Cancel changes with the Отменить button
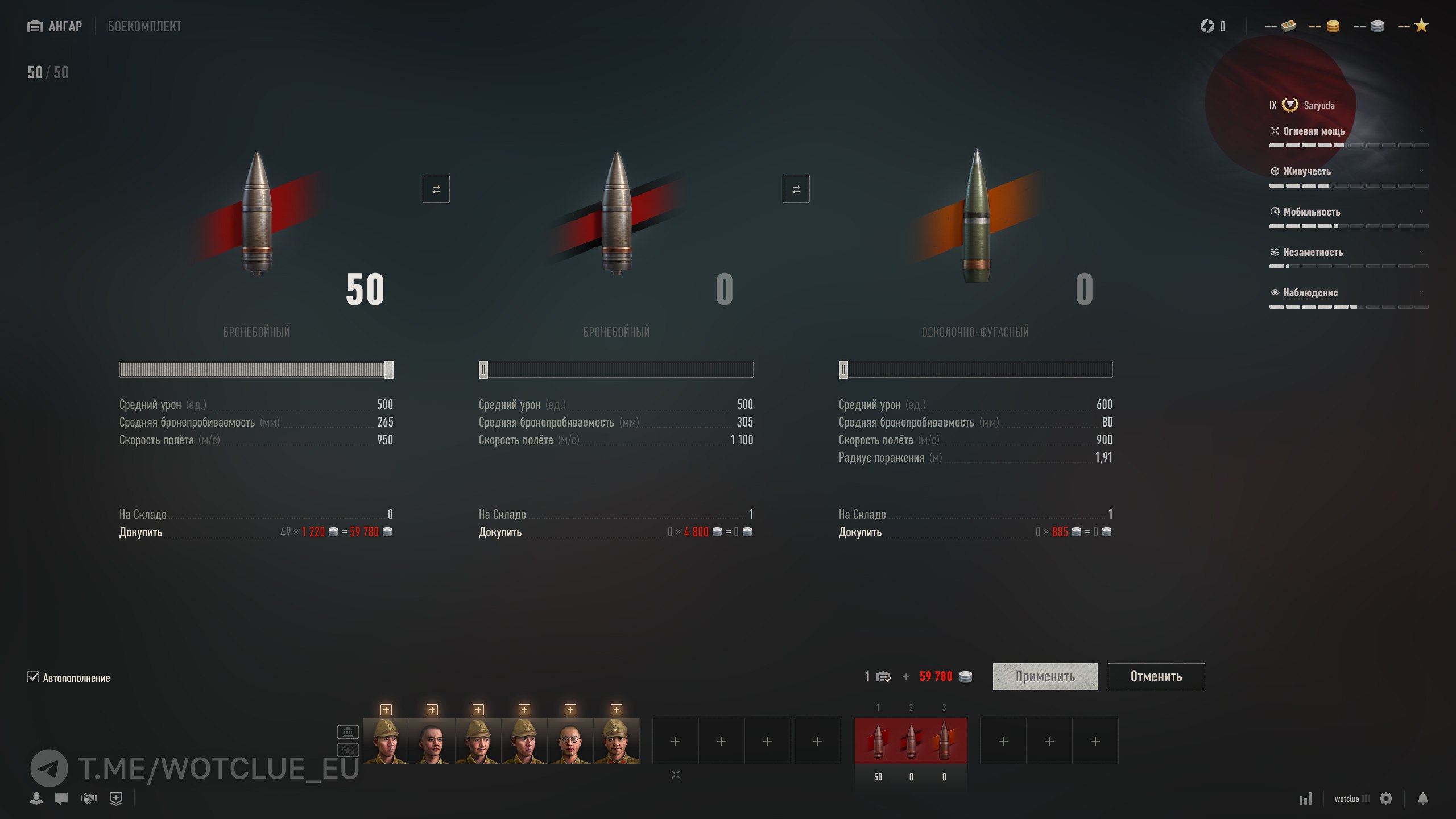 pos(1156,676)
